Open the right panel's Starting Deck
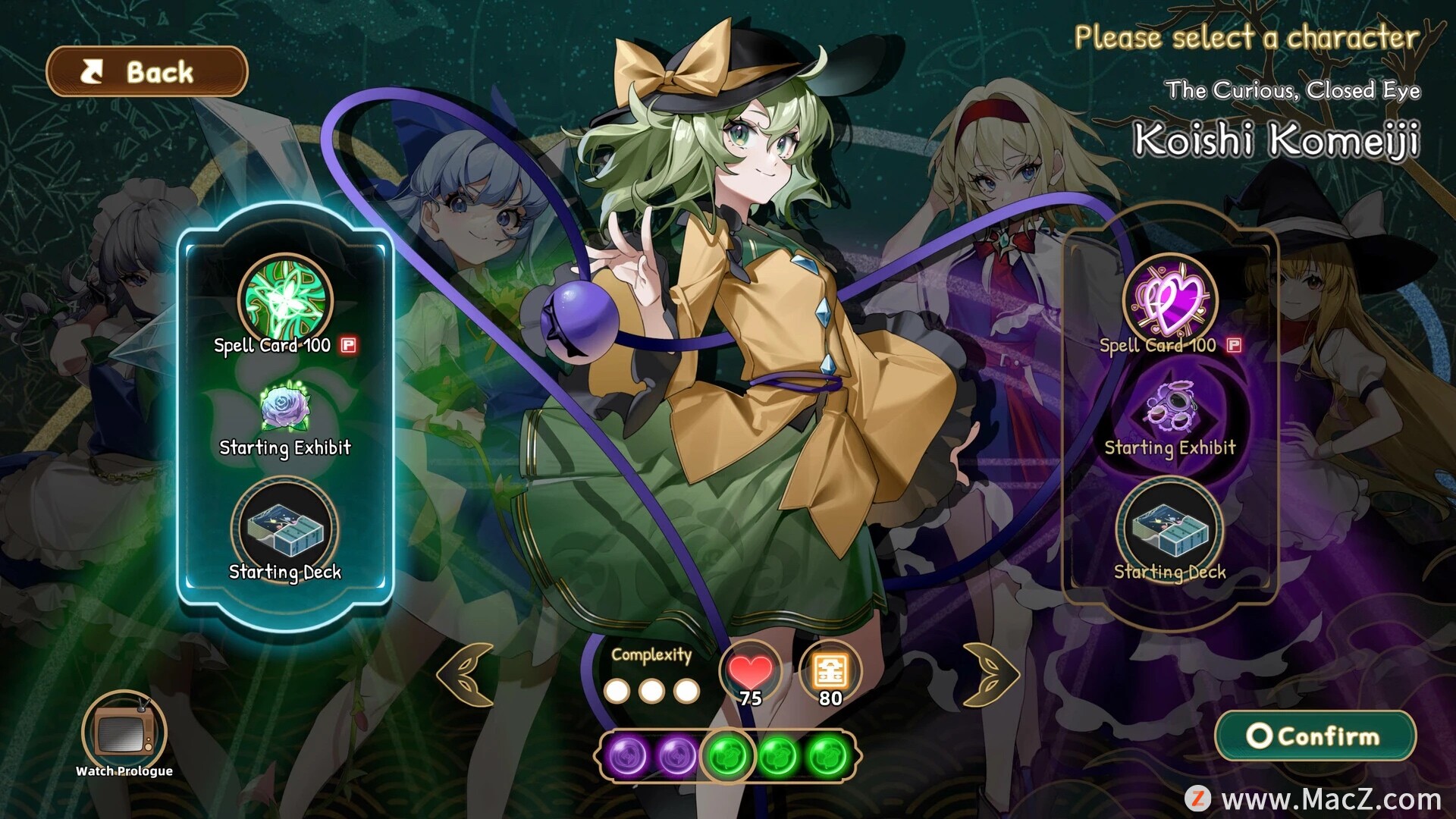This screenshot has height=819, width=1456. click(1170, 528)
